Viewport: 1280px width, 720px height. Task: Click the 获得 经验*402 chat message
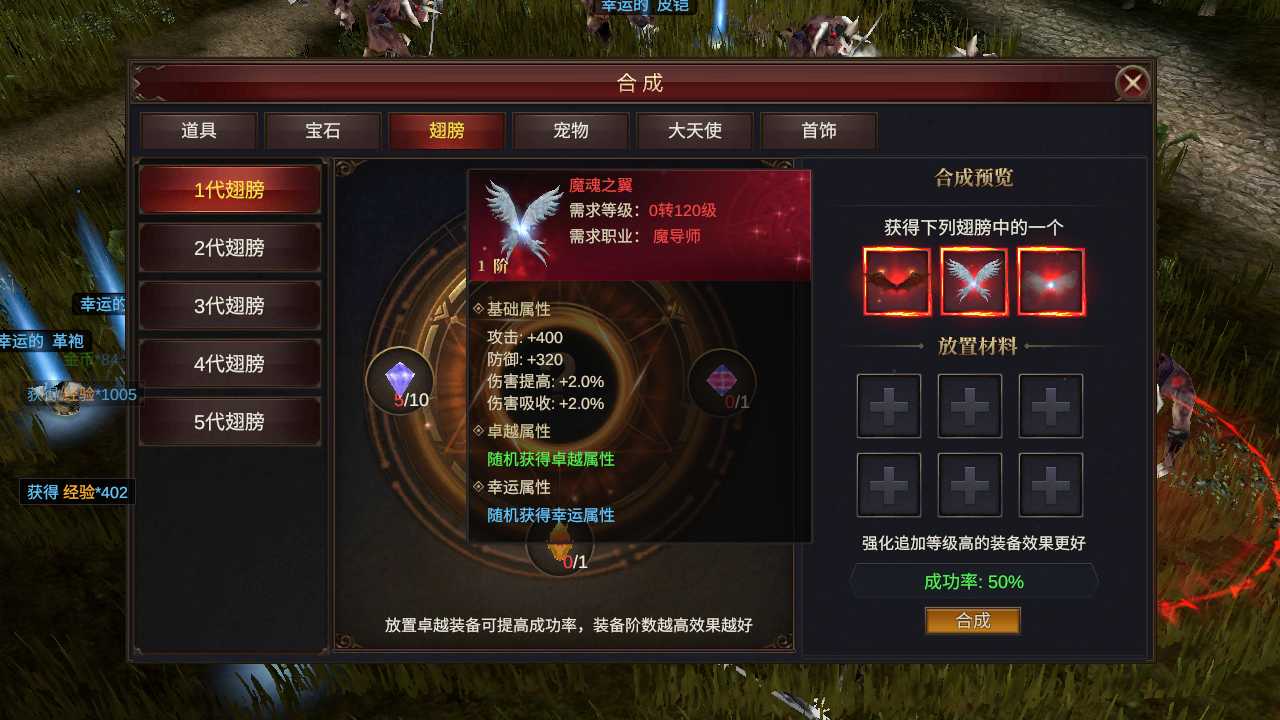(x=76, y=492)
